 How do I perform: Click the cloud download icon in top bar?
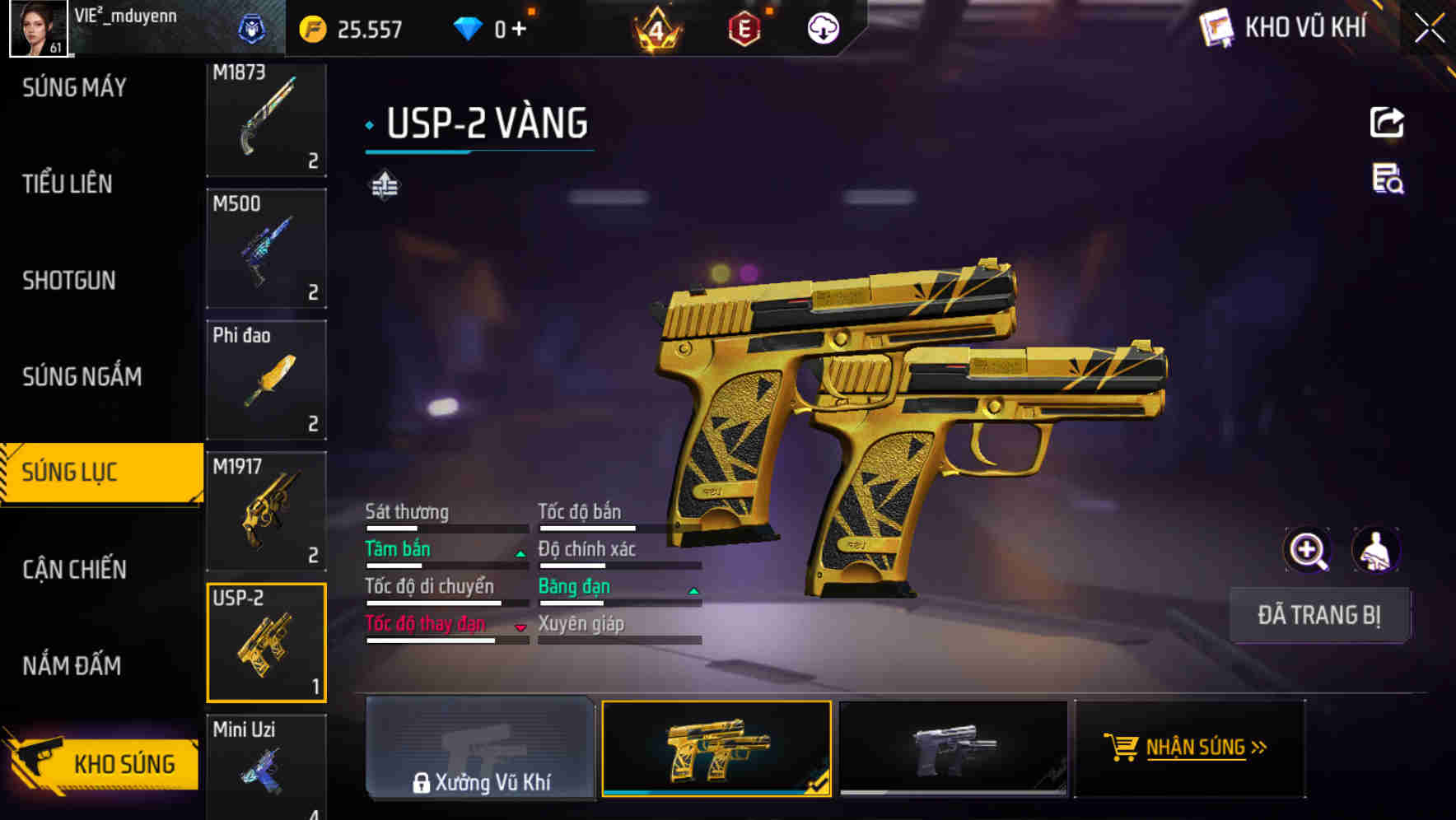[x=821, y=27]
